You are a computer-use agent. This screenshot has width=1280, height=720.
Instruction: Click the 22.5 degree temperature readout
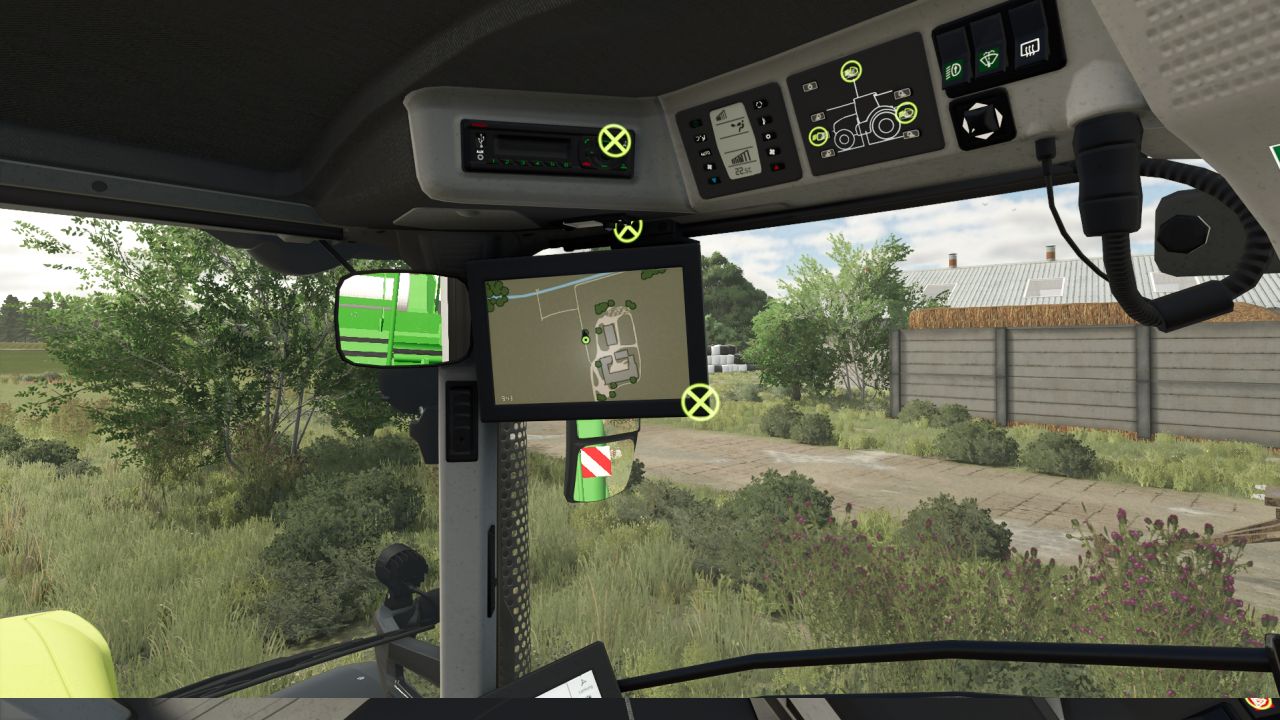tap(744, 170)
